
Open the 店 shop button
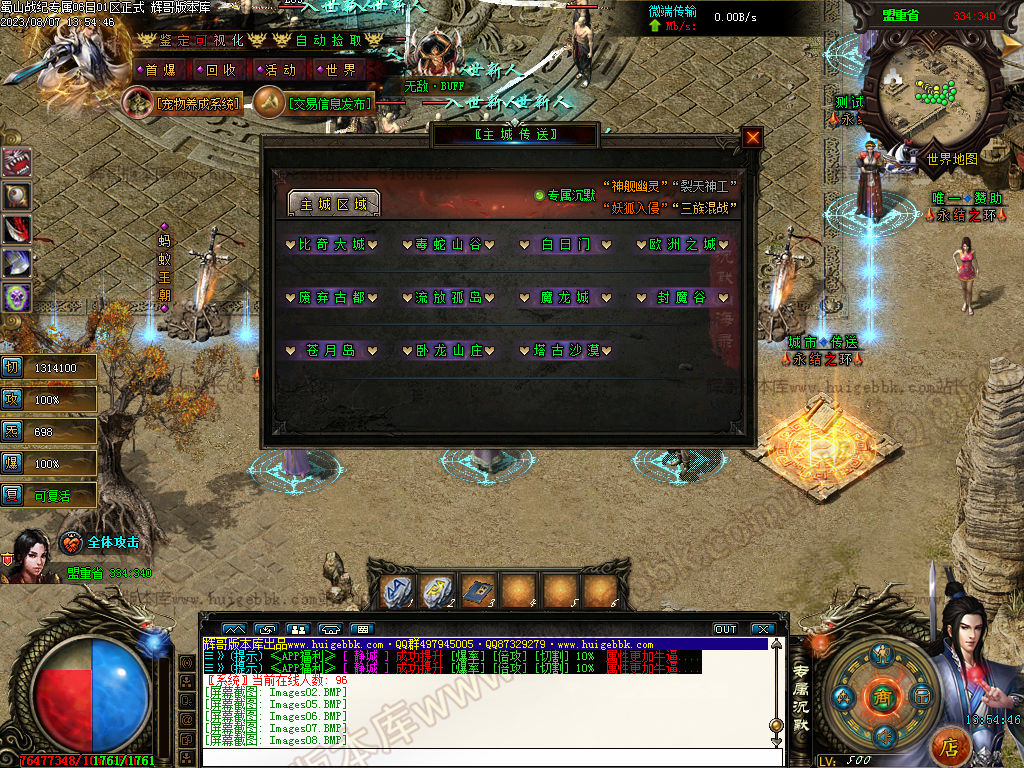(950, 746)
